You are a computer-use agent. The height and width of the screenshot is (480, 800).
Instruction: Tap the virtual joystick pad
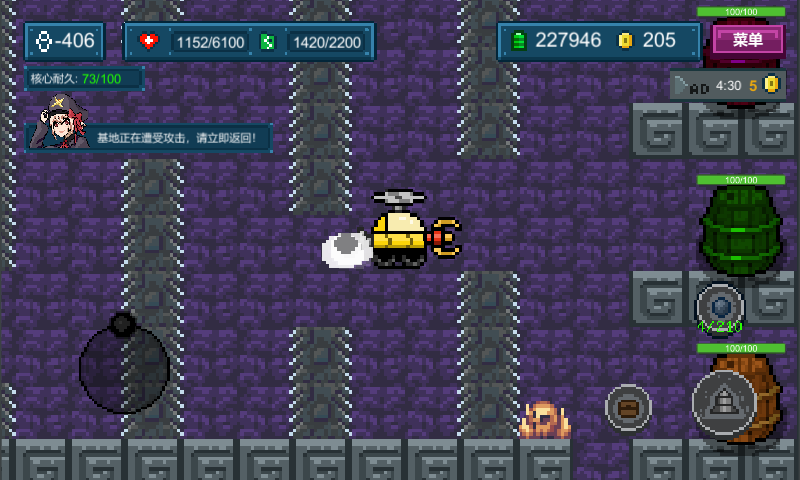[124, 367]
